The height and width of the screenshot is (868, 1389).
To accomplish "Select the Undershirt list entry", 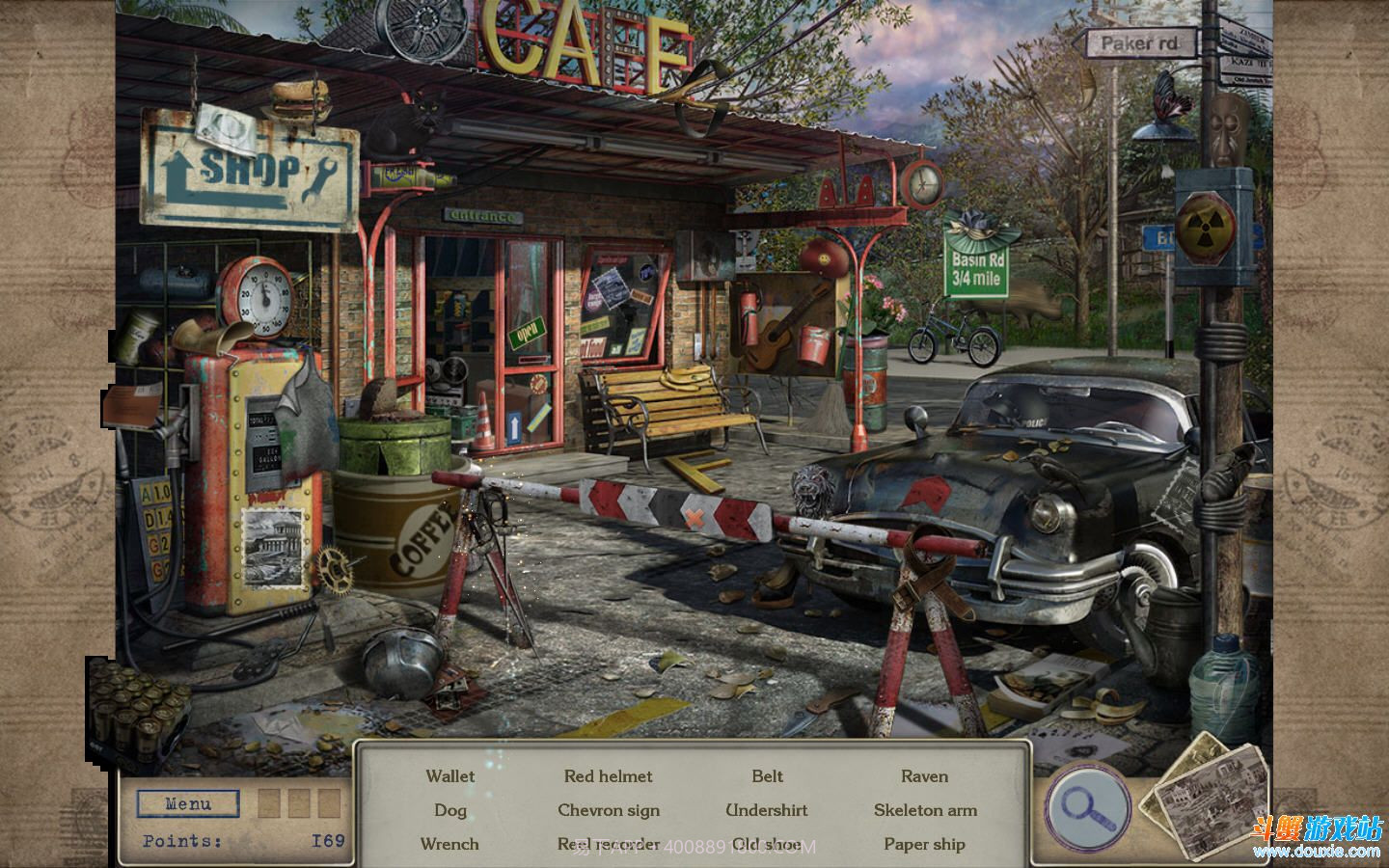I will click(x=767, y=810).
